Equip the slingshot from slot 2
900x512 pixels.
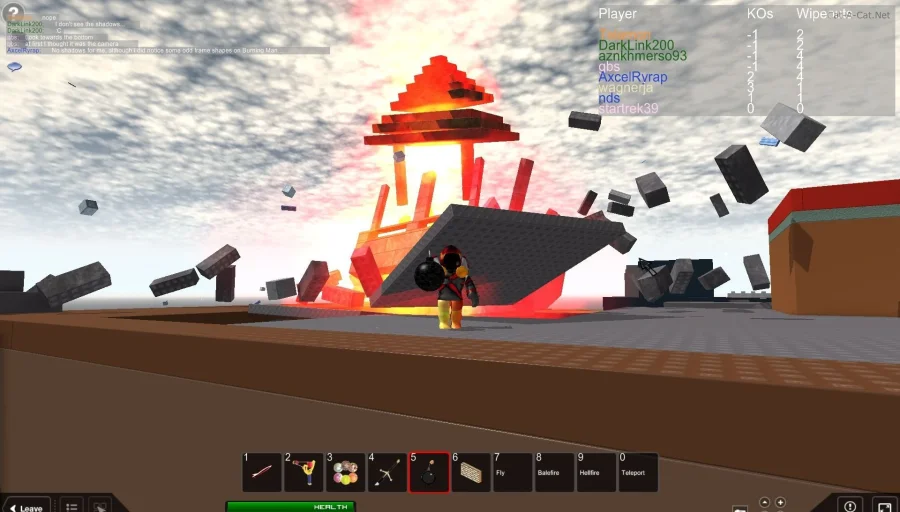(304, 472)
